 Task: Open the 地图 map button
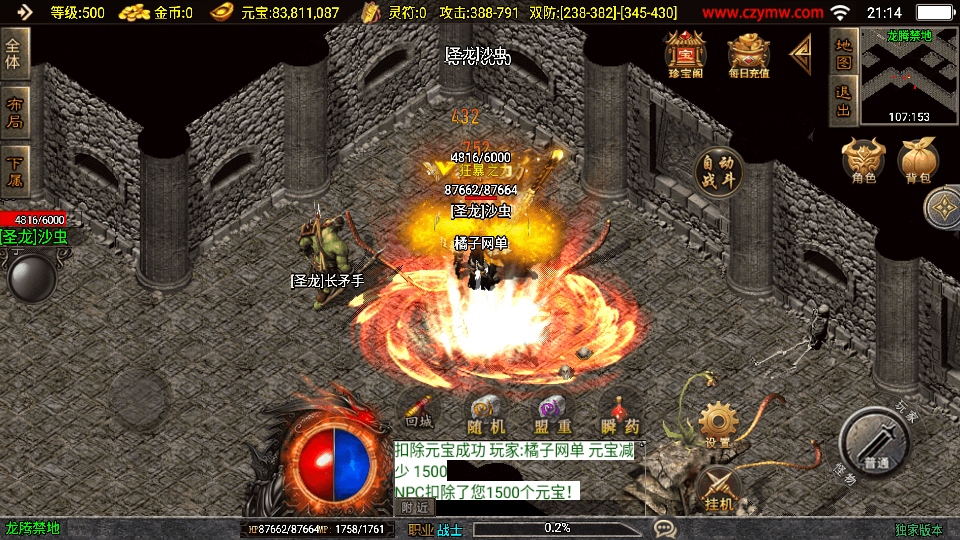[x=843, y=54]
